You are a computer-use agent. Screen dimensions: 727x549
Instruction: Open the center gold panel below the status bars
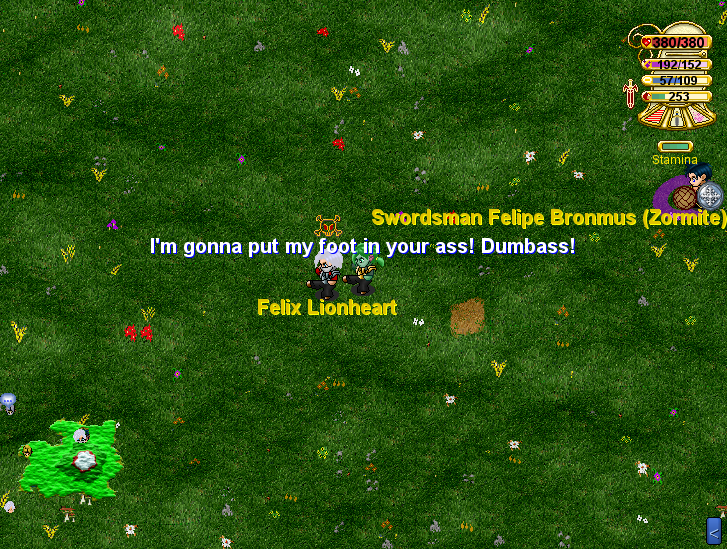pos(679,117)
